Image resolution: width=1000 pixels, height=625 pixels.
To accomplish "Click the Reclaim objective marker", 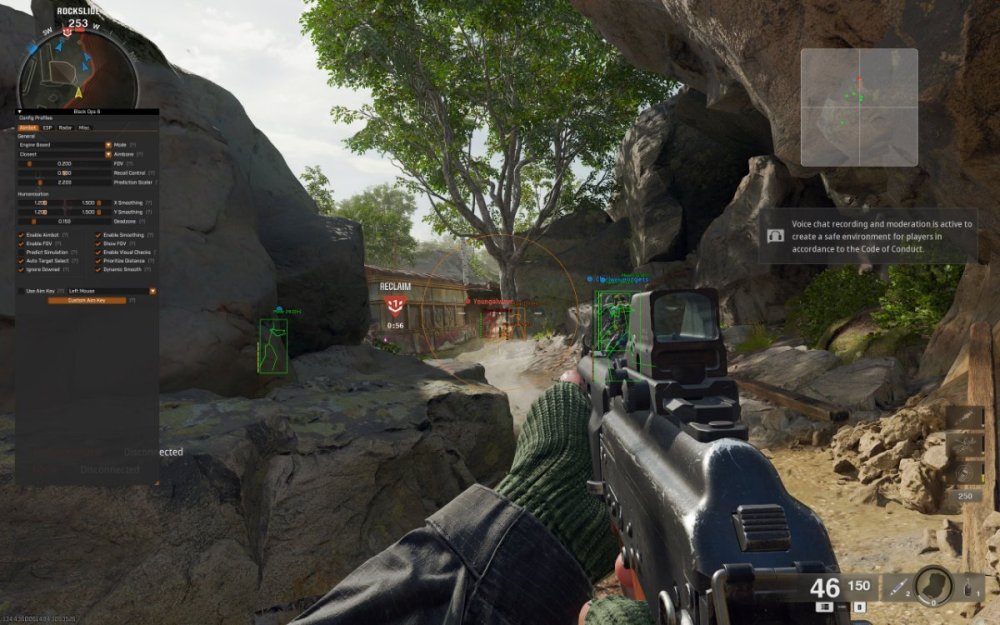I will [395, 302].
